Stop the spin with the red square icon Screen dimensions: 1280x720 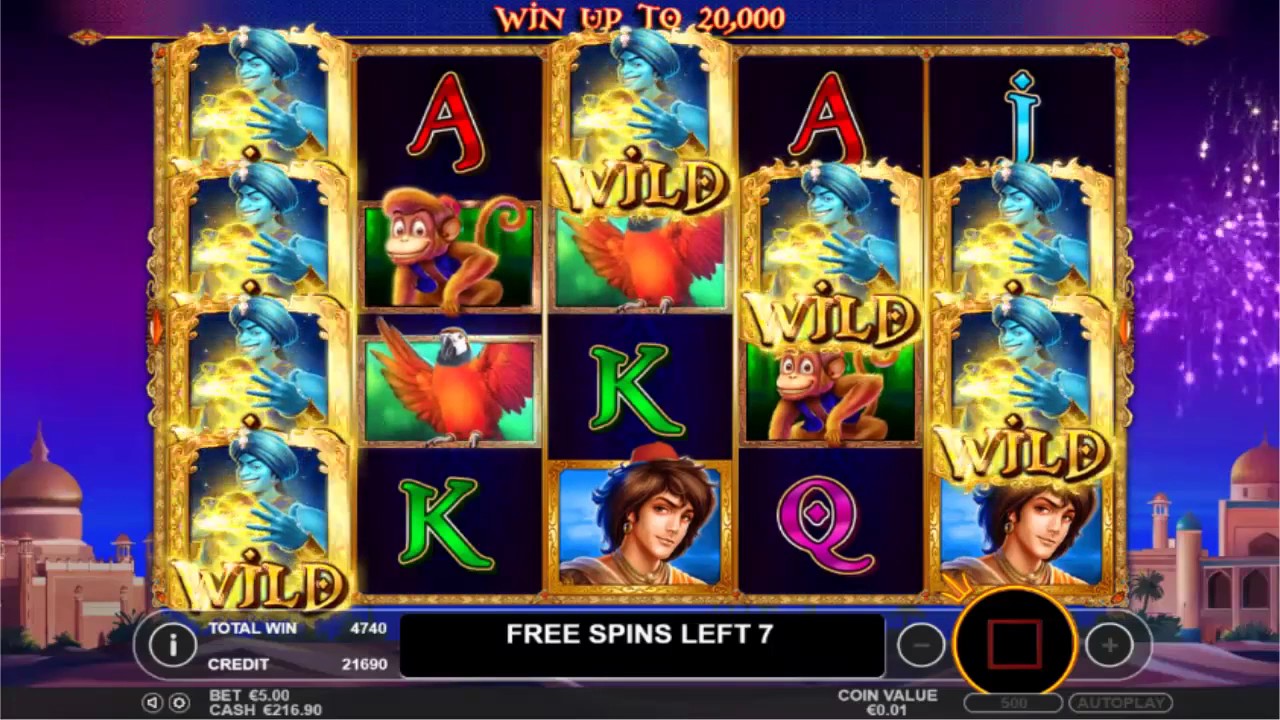point(1013,644)
